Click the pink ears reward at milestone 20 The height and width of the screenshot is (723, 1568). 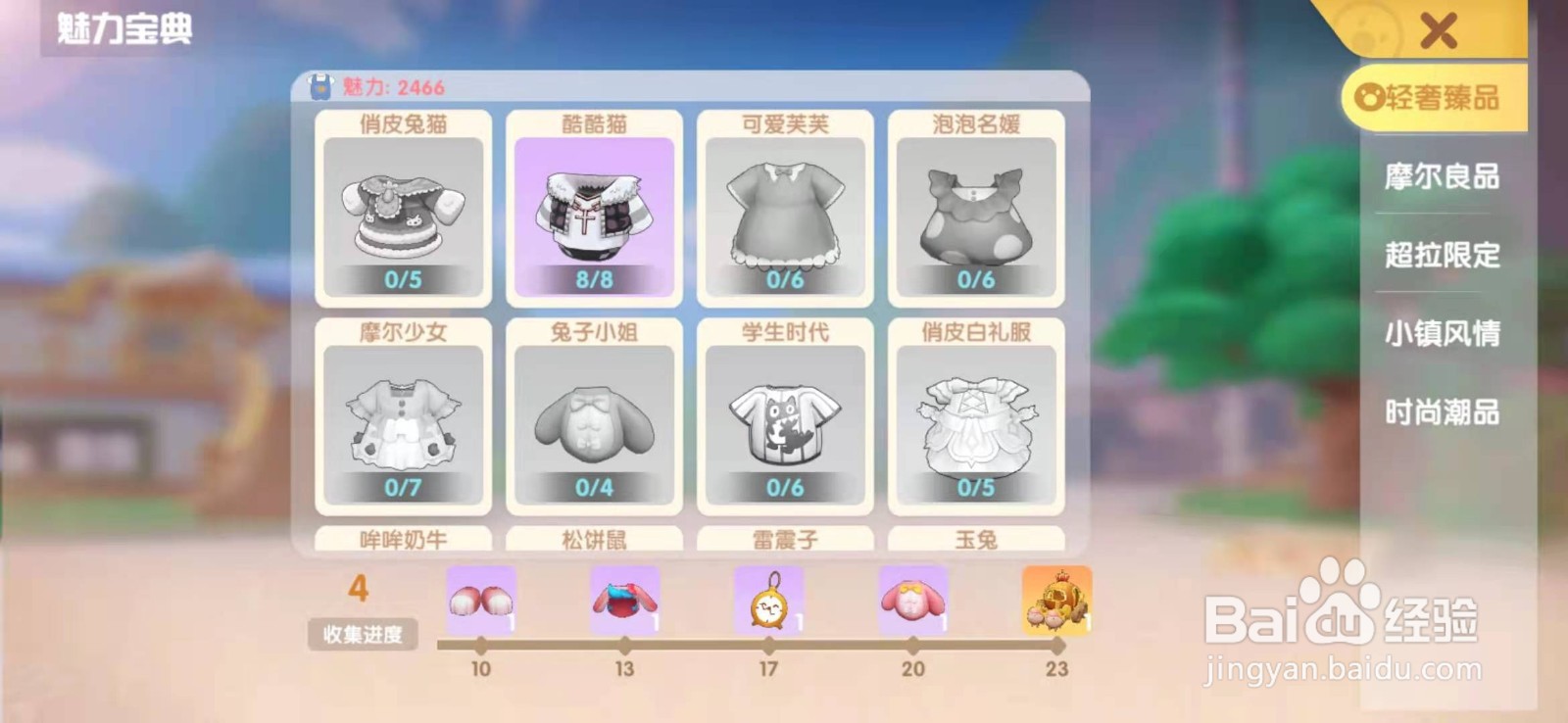tap(912, 600)
